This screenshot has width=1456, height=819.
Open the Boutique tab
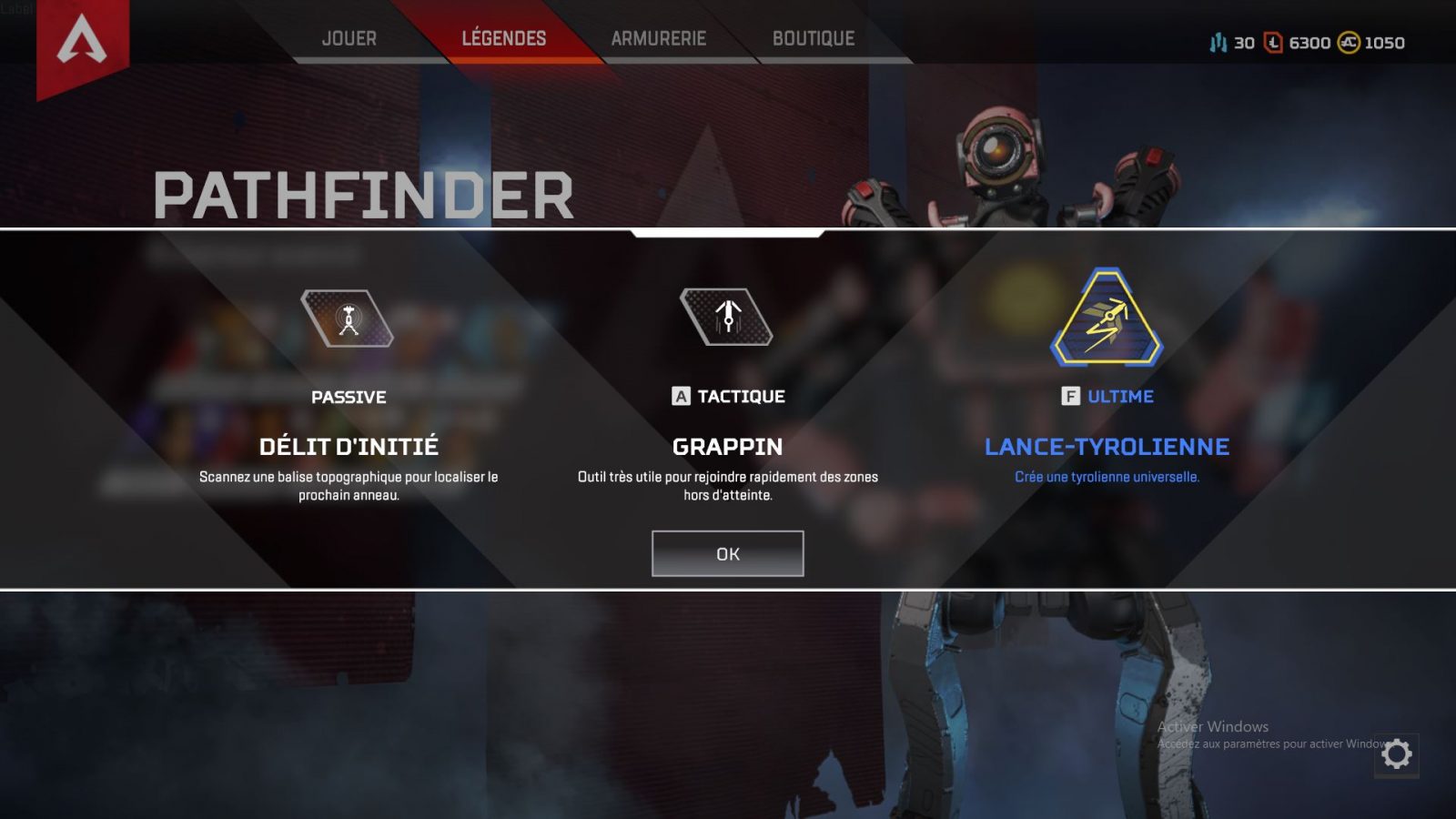(x=813, y=38)
